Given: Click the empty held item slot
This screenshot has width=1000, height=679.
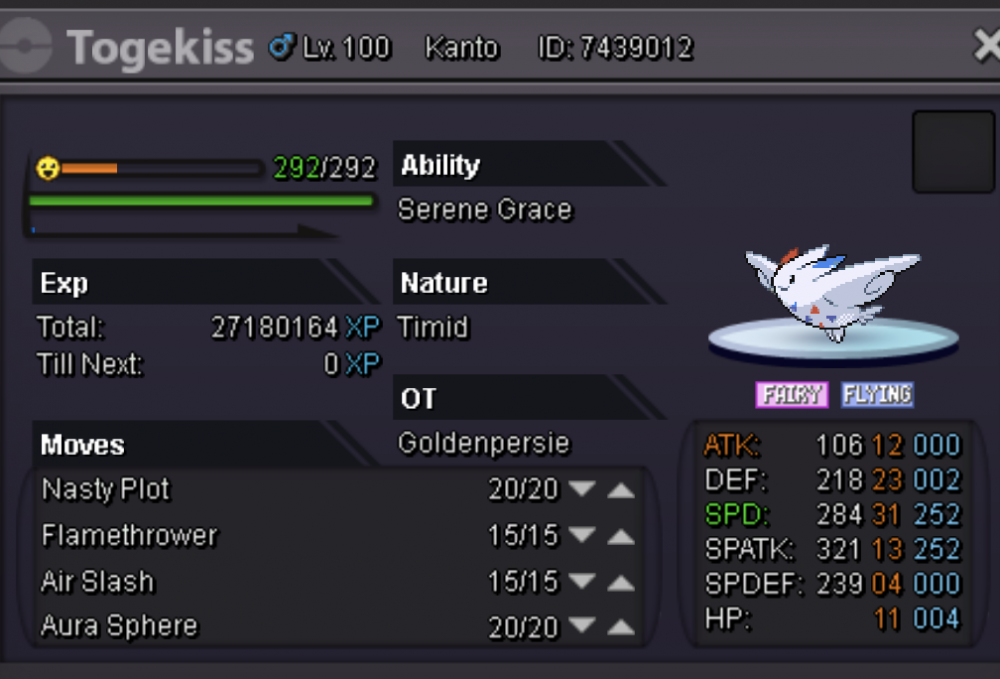Looking at the screenshot, I should coord(952,152).
